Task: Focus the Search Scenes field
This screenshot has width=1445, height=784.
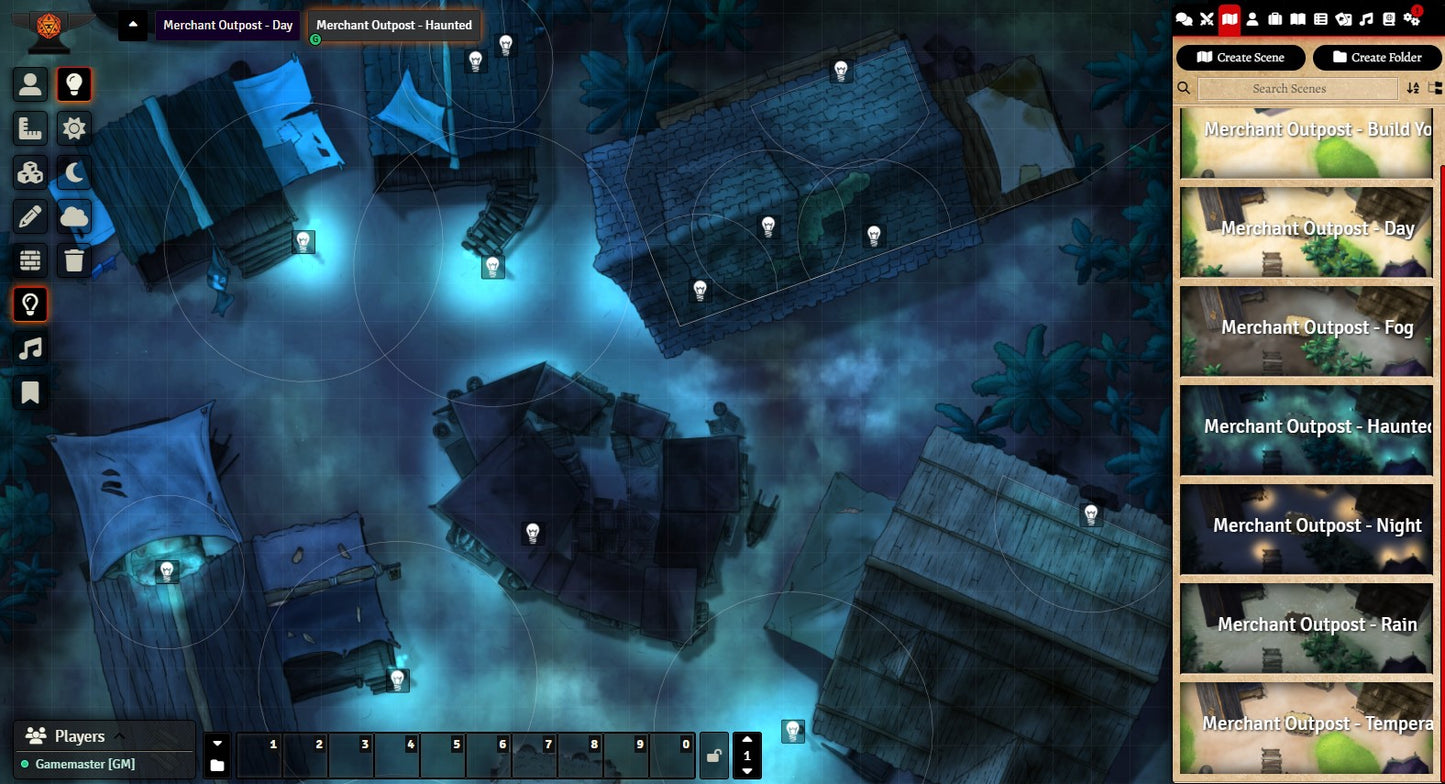Action: (x=1297, y=88)
